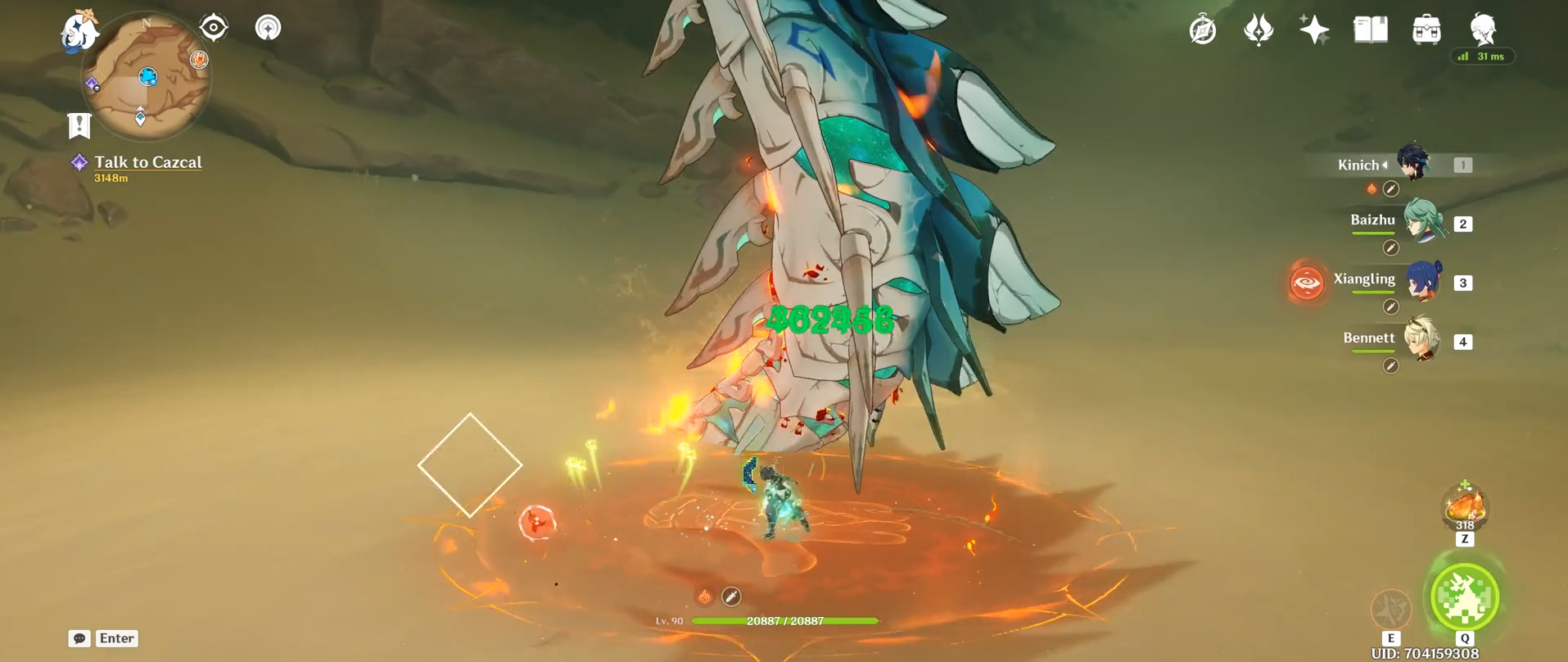Activate Kinich's Elemental Burst
The height and width of the screenshot is (662, 1568).
(x=1465, y=597)
